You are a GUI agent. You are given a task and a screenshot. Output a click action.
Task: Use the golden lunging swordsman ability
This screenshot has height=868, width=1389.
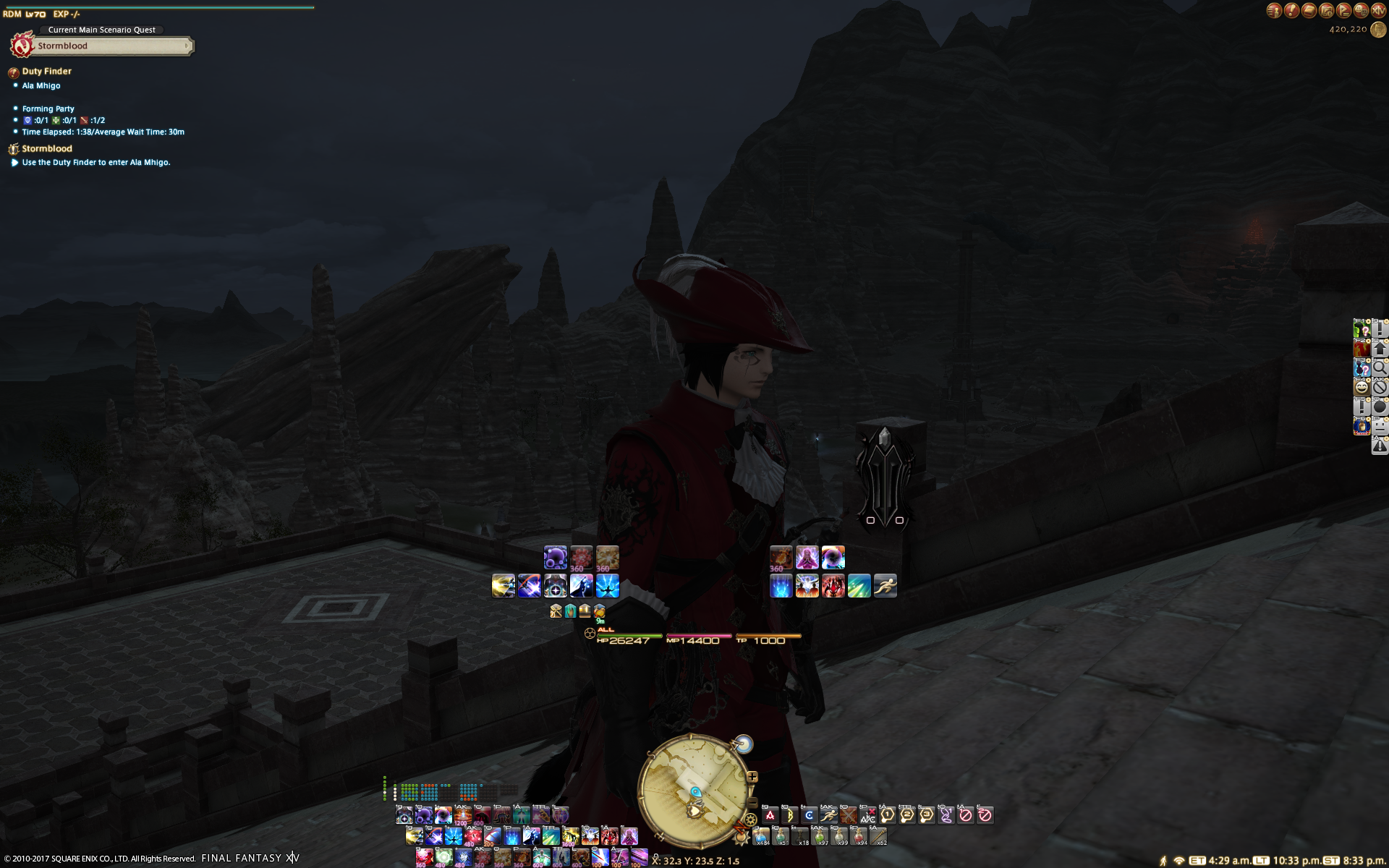tap(504, 586)
